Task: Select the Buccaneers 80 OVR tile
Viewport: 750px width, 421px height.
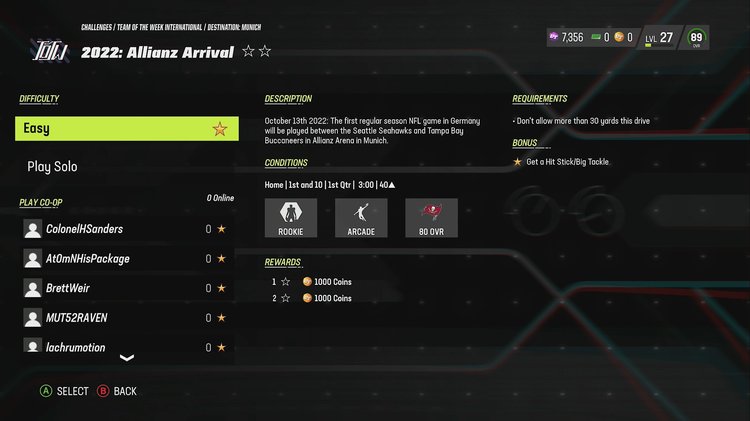Action: pyautogui.click(x=431, y=217)
